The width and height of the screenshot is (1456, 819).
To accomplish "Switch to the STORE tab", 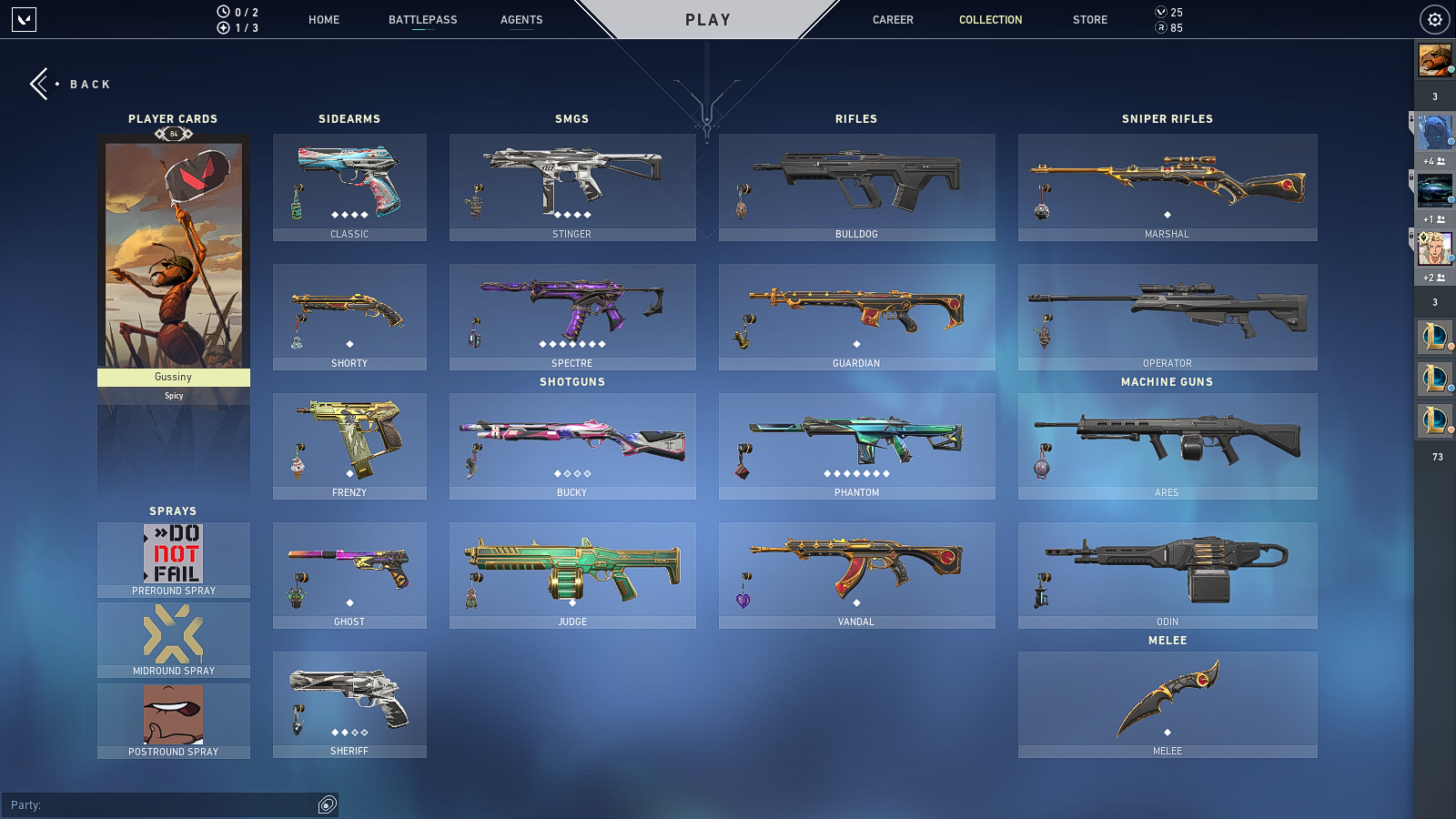I will click(1088, 19).
